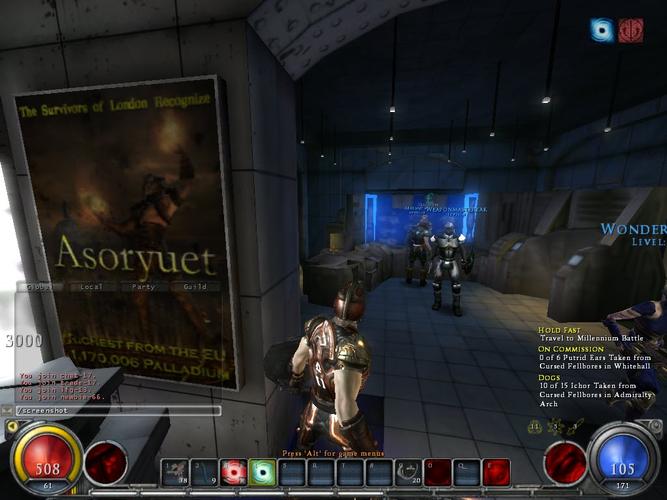This screenshot has width=667, height=500.
Task: Click the red skill orb beside the health globe
Action: [106, 462]
